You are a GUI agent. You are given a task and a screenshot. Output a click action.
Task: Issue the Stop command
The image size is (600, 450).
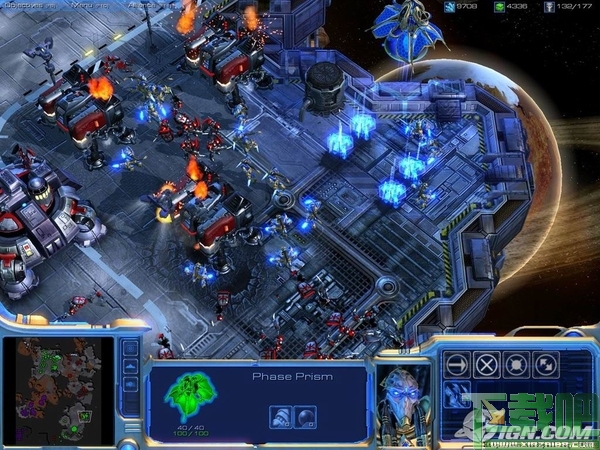487,365
